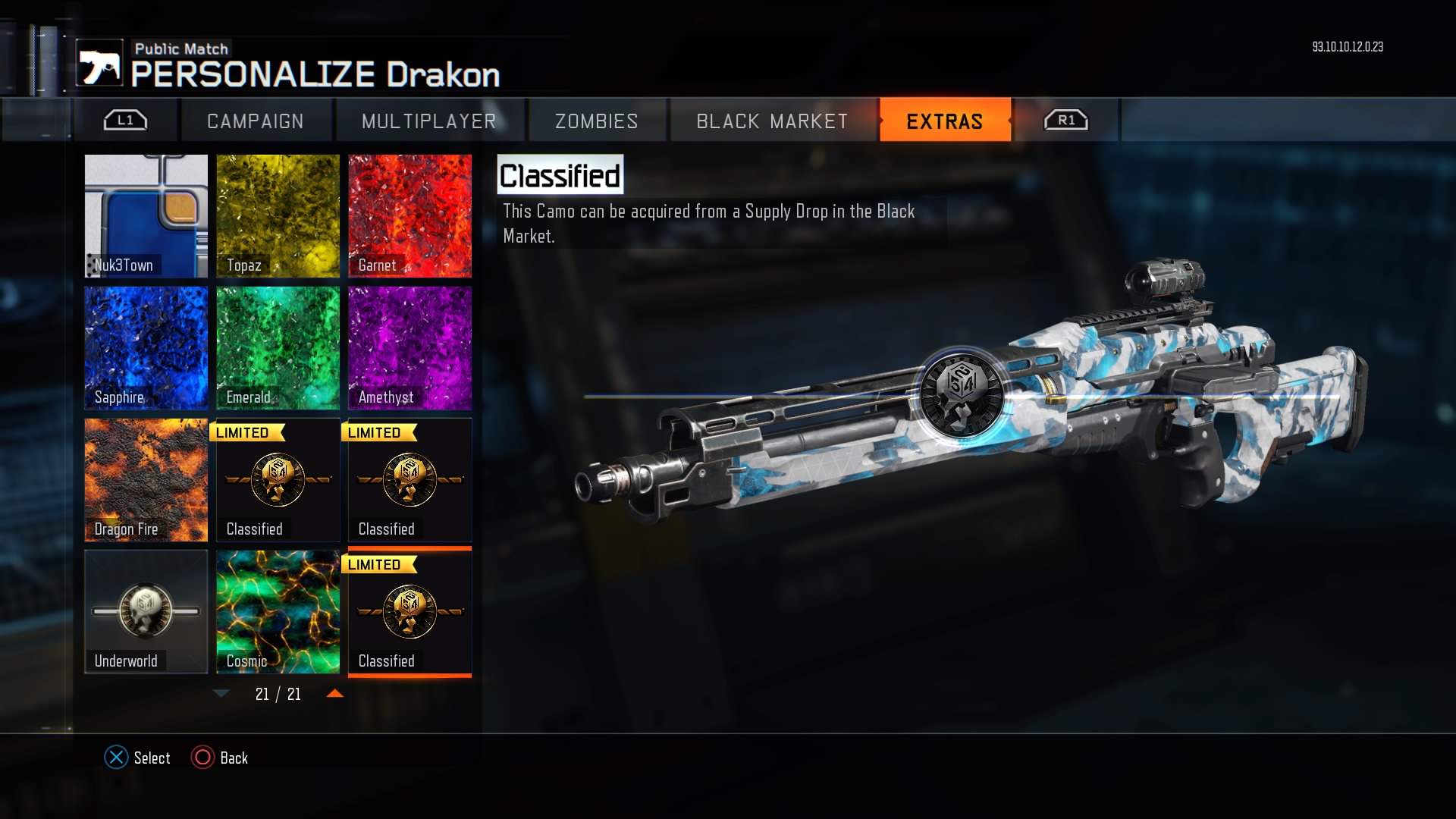Screen dimensions: 1456x819
Task: Switch to the Campaign tab
Action: [x=256, y=121]
